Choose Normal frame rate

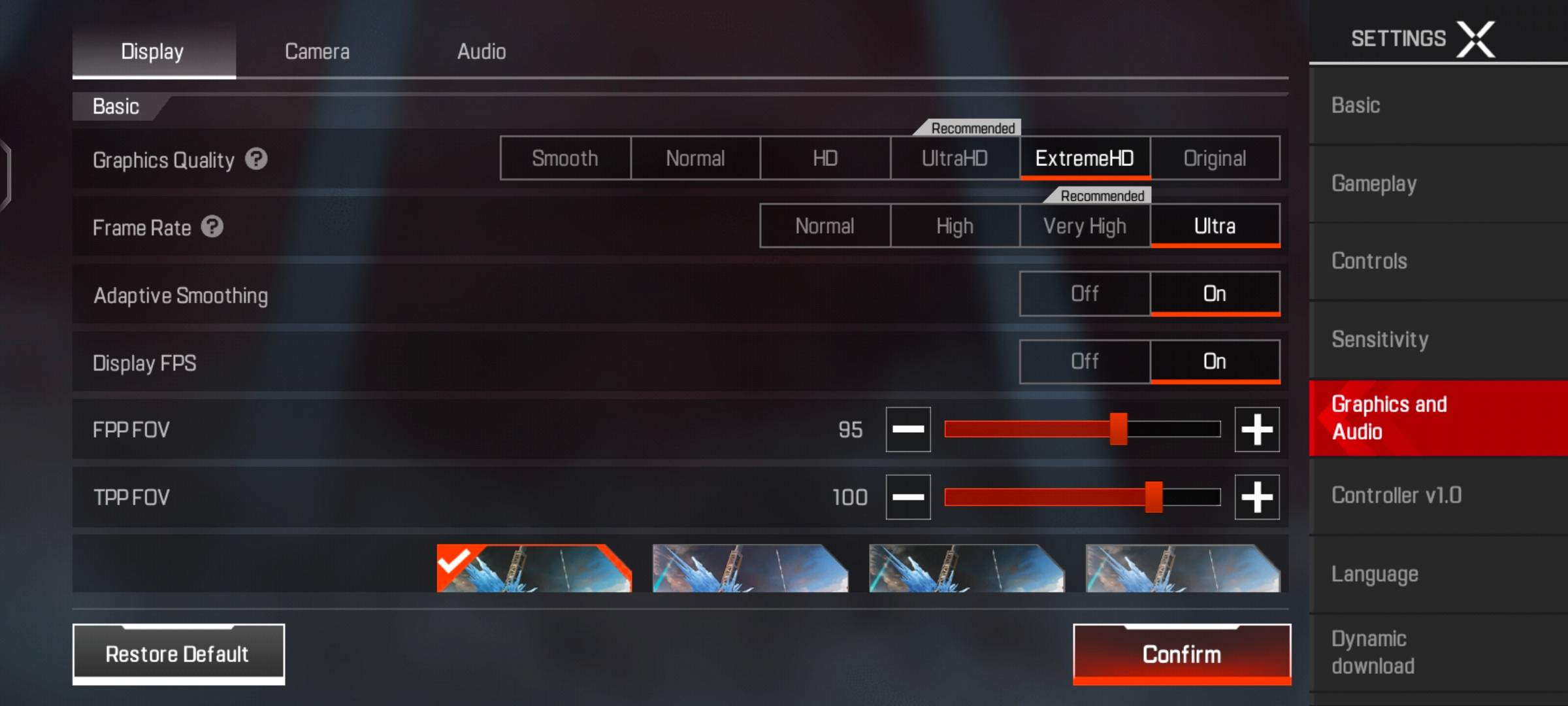[825, 226]
